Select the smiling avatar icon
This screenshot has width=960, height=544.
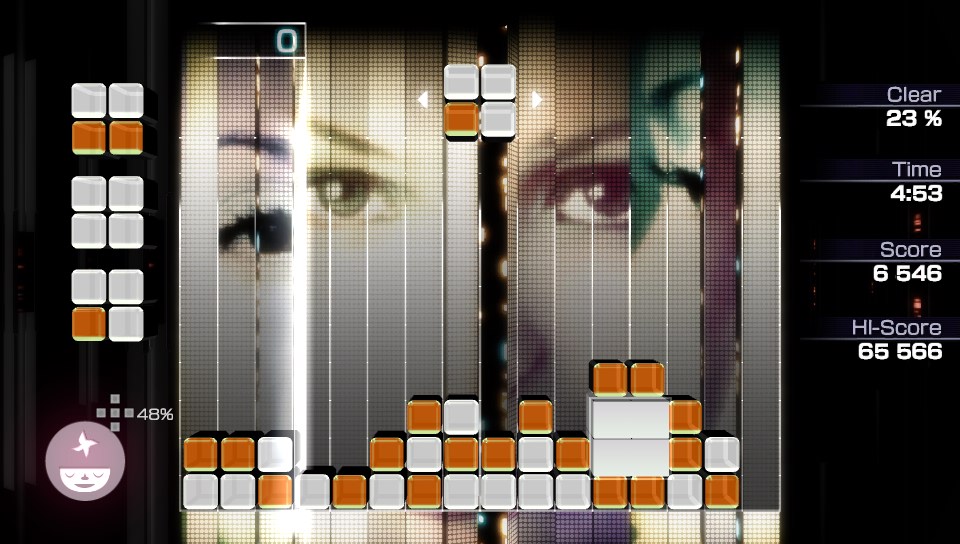point(85,462)
